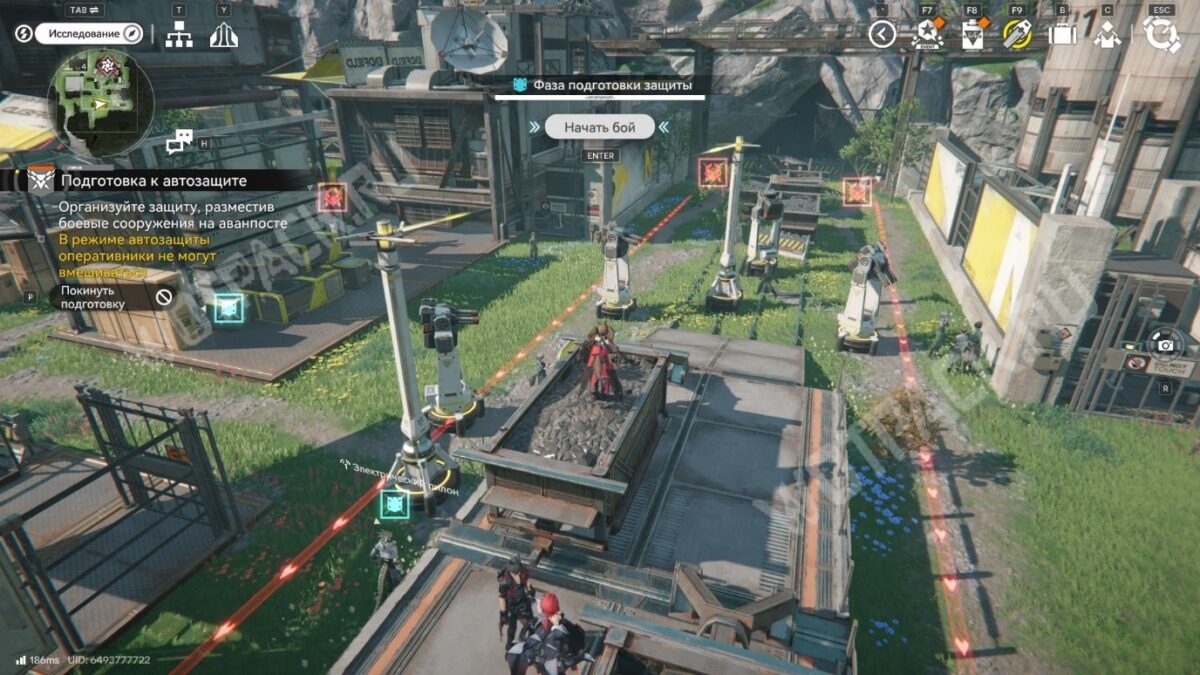Viewport: 1200px width, 675px height.
Task: Click the lightning bolt energy icon
Action: pos(24,34)
